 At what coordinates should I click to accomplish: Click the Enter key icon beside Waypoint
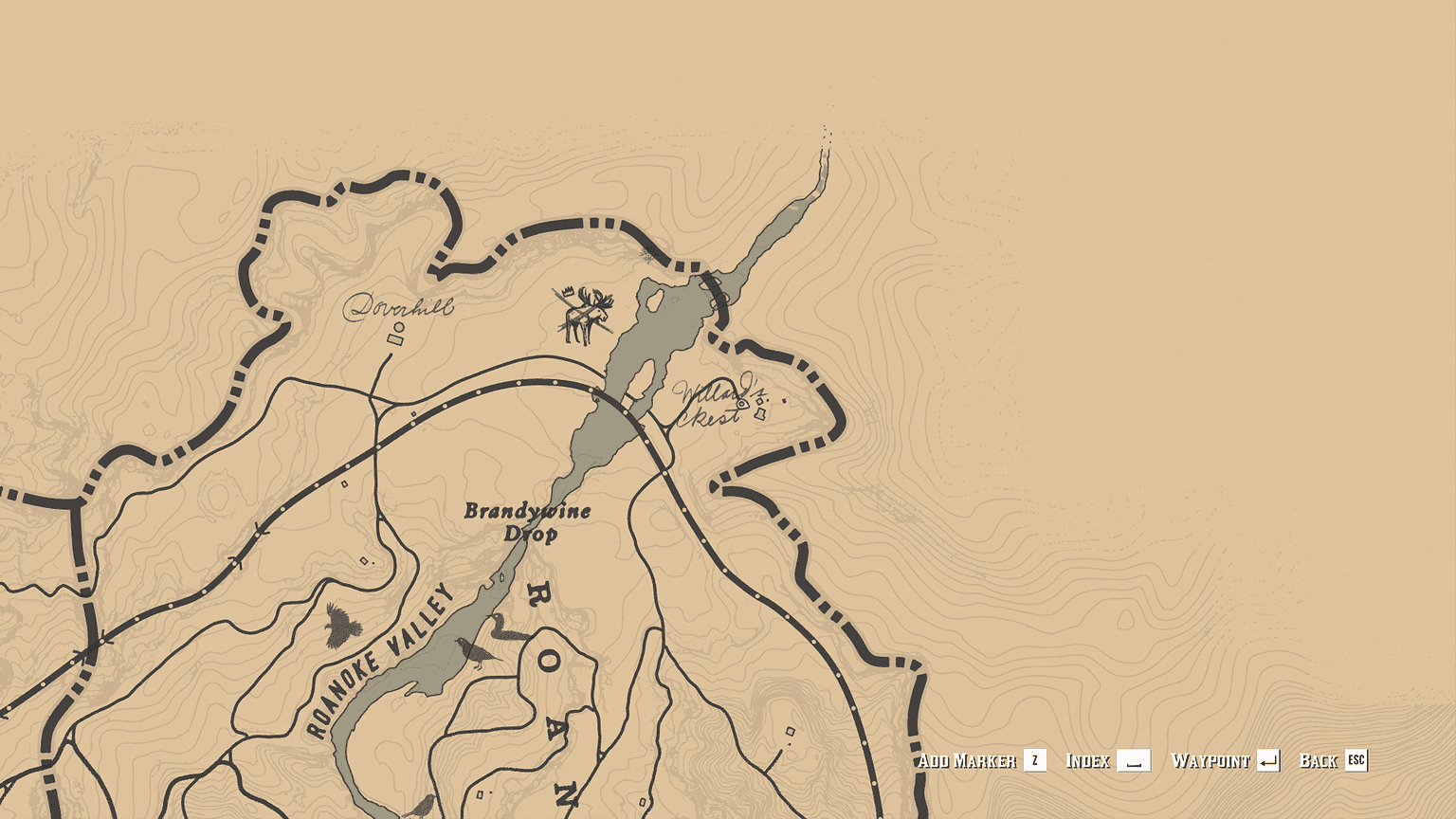[1270, 759]
